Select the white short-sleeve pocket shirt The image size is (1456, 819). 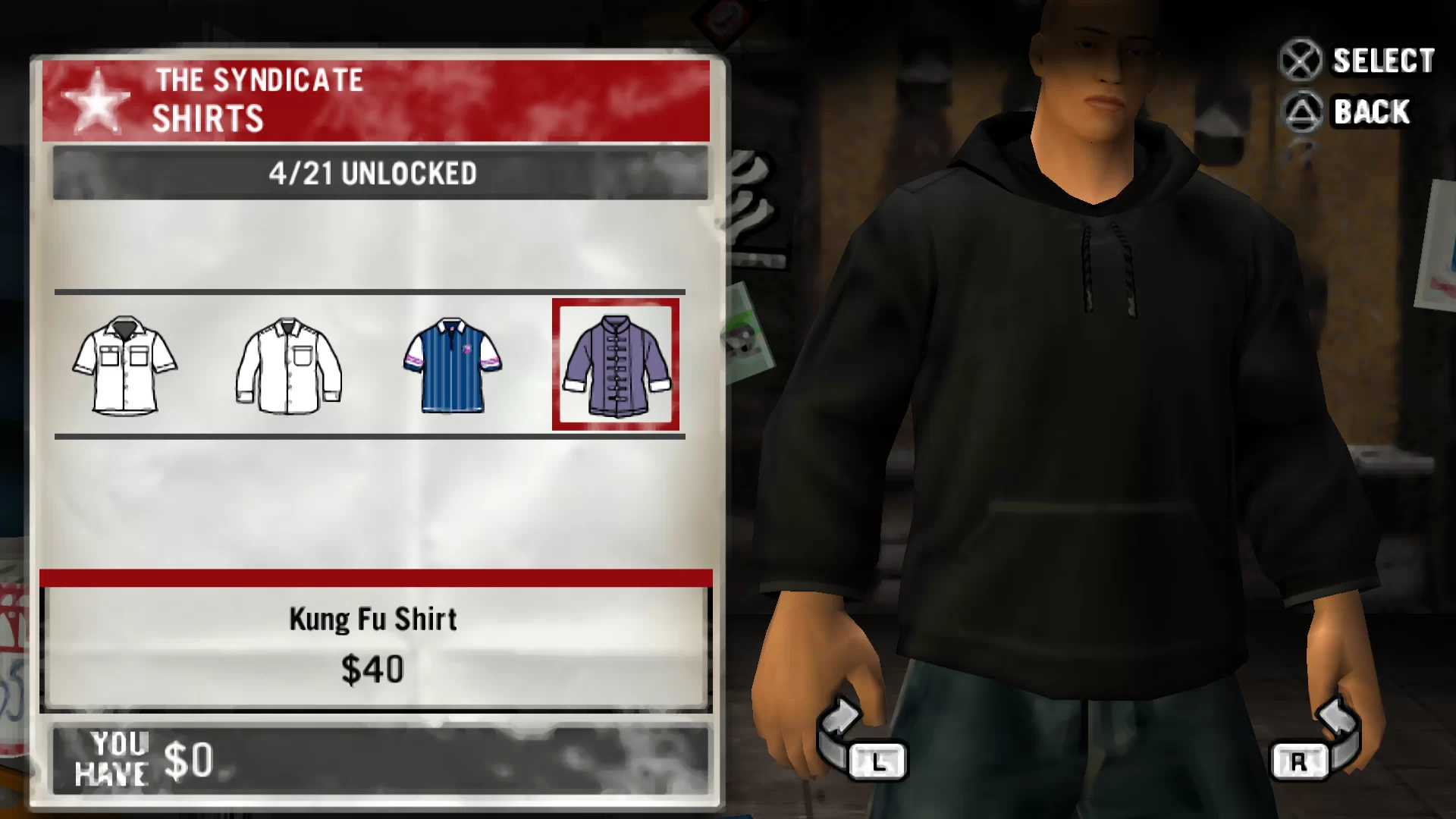click(125, 365)
